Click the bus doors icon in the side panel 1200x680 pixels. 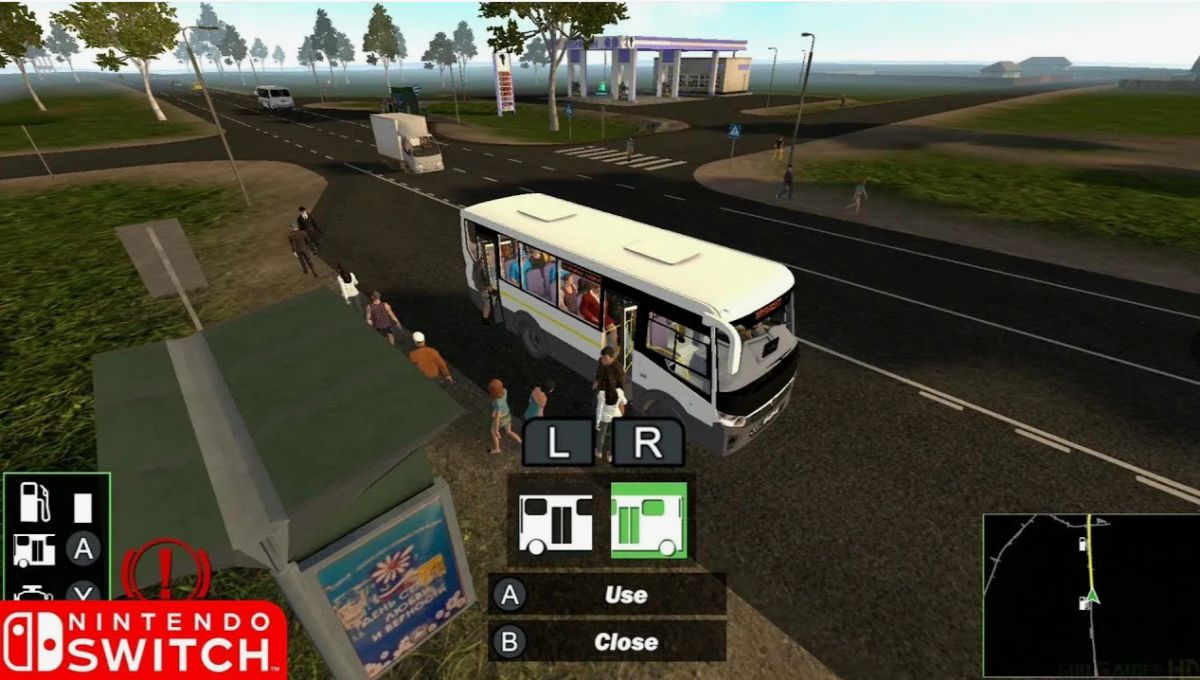[x=34, y=549]
